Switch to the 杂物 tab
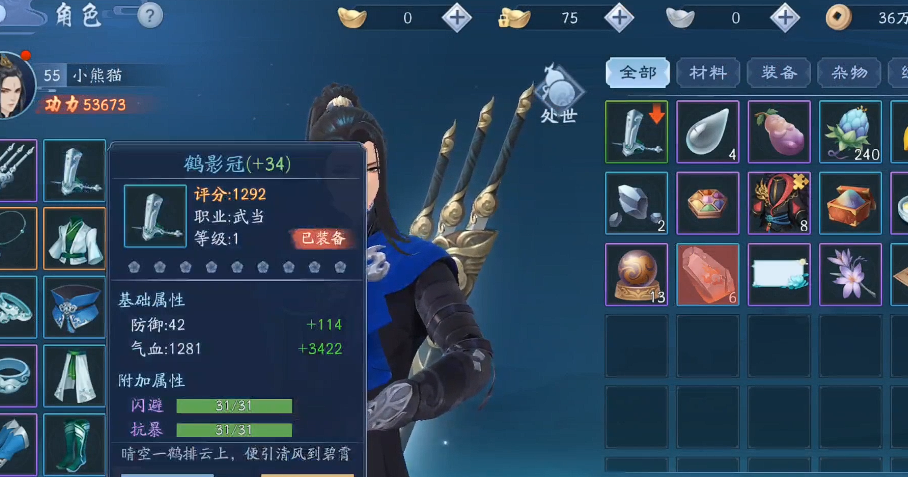Image resolution: width=908 pixels, height=477 pixels. click(849, 73)
